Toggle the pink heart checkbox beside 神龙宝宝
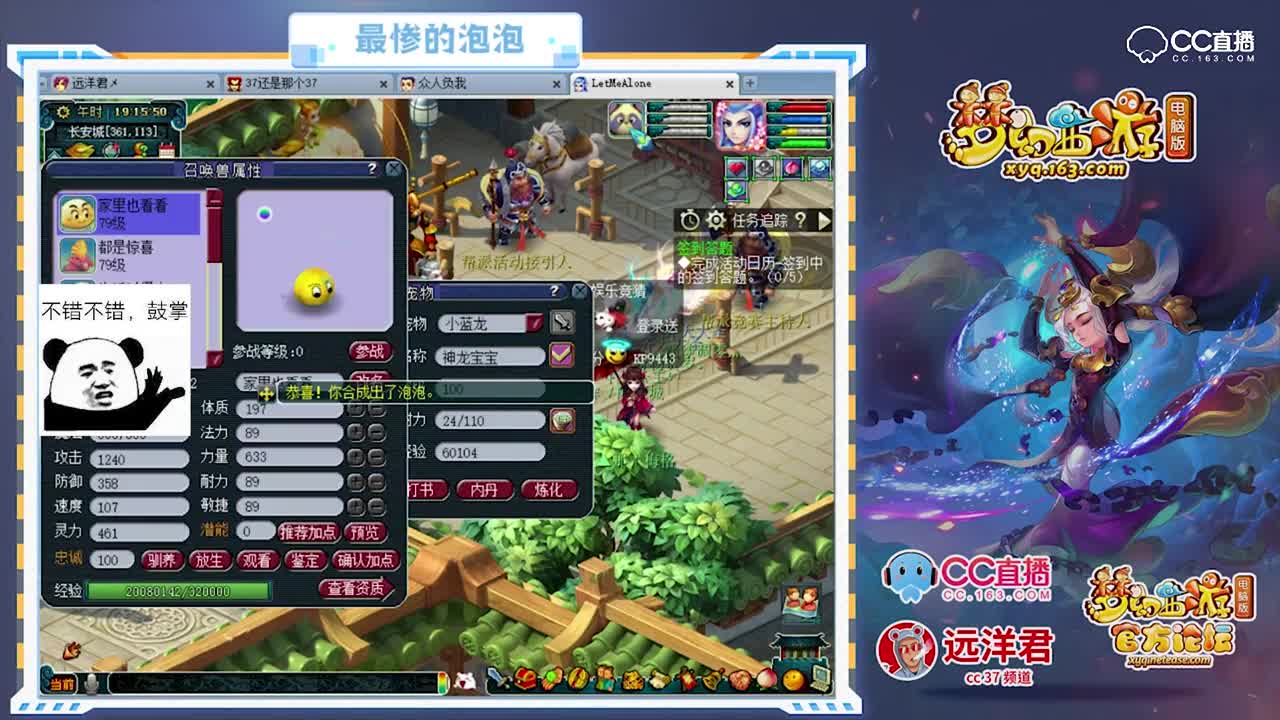 [560, 353]
